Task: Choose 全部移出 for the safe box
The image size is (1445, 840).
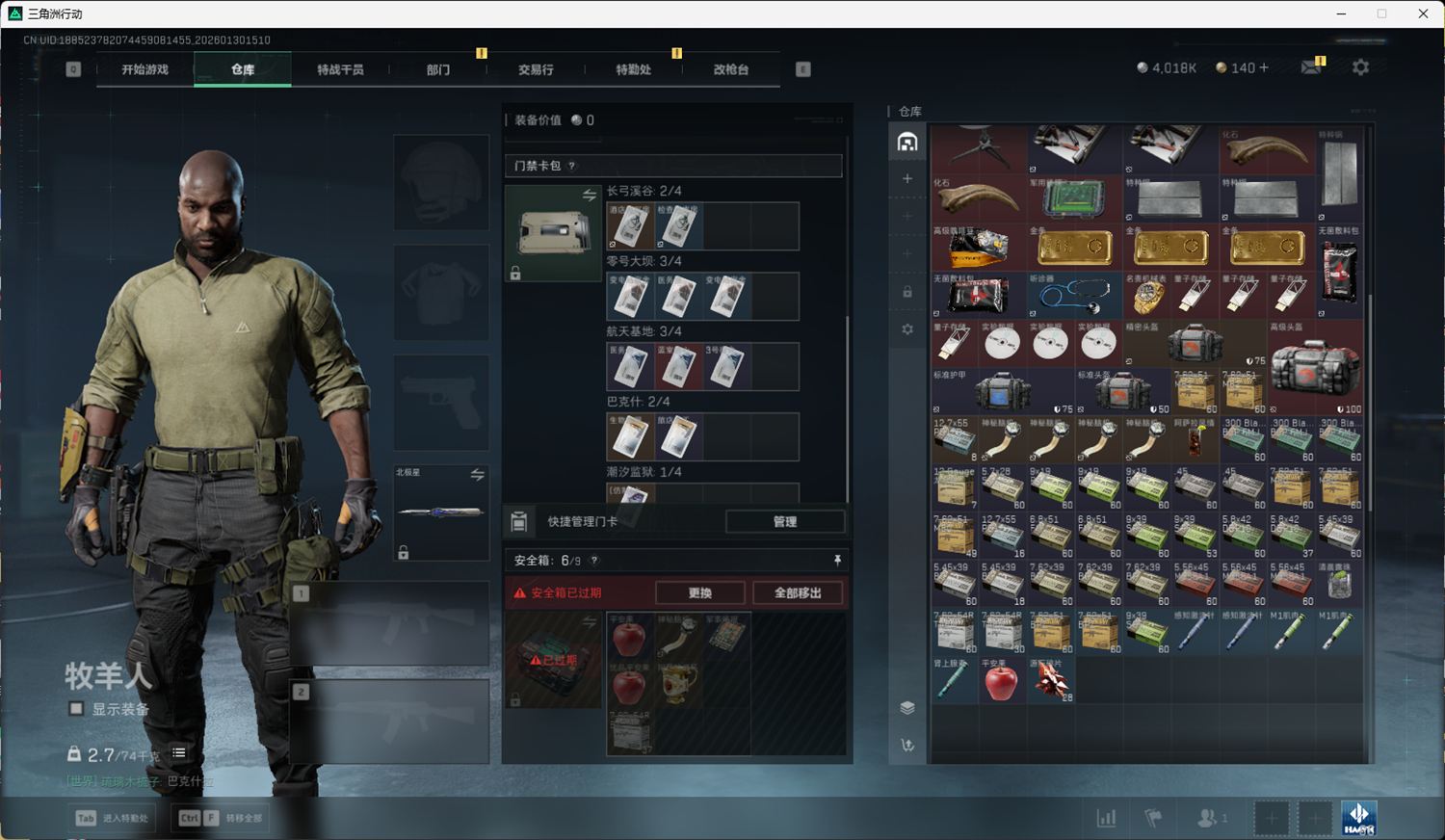Action: pos(798,592)
